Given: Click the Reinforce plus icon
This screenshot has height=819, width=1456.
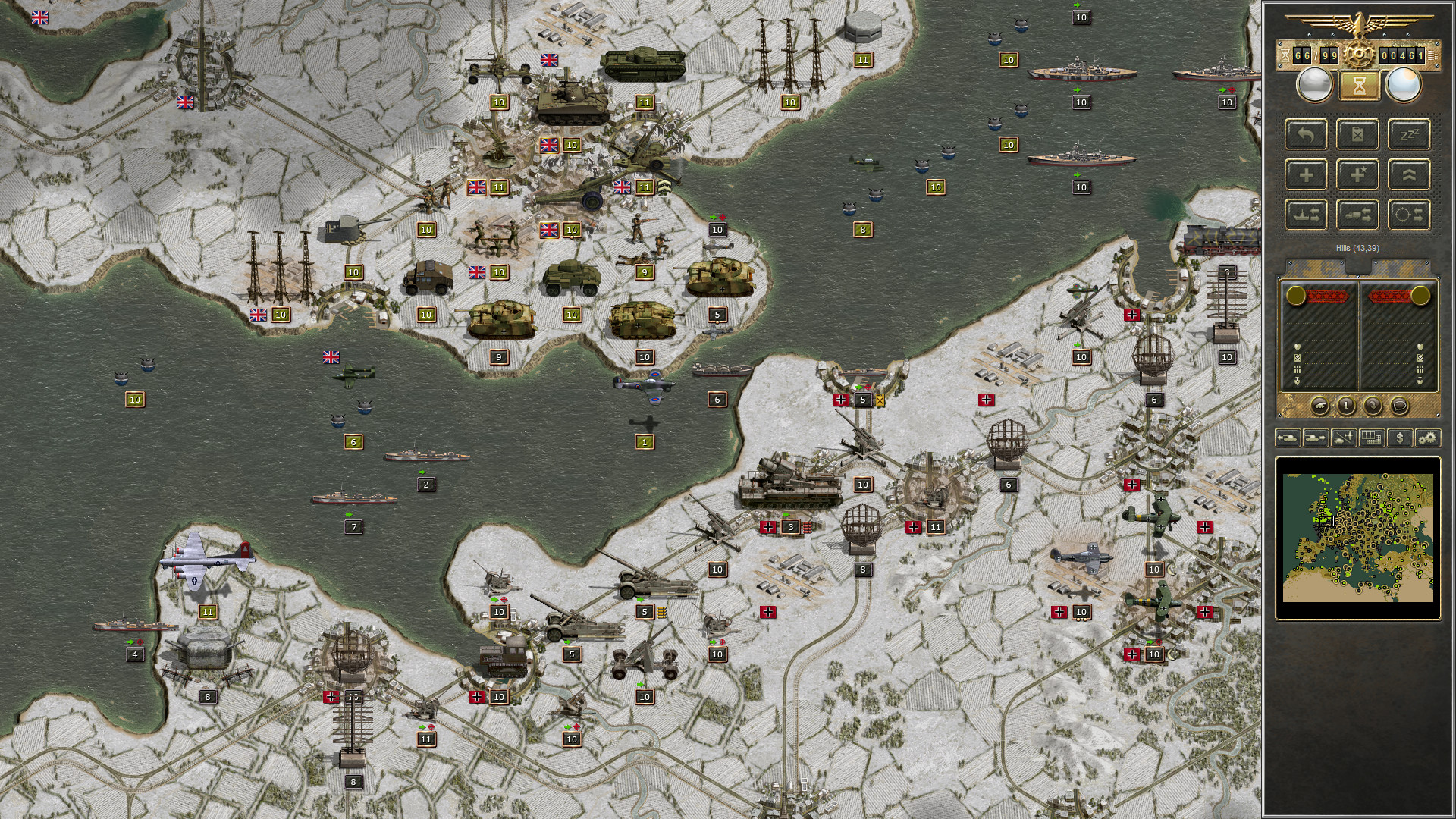Looking at the screenshot, I should pyautogui.click(x=1307, y=174).
